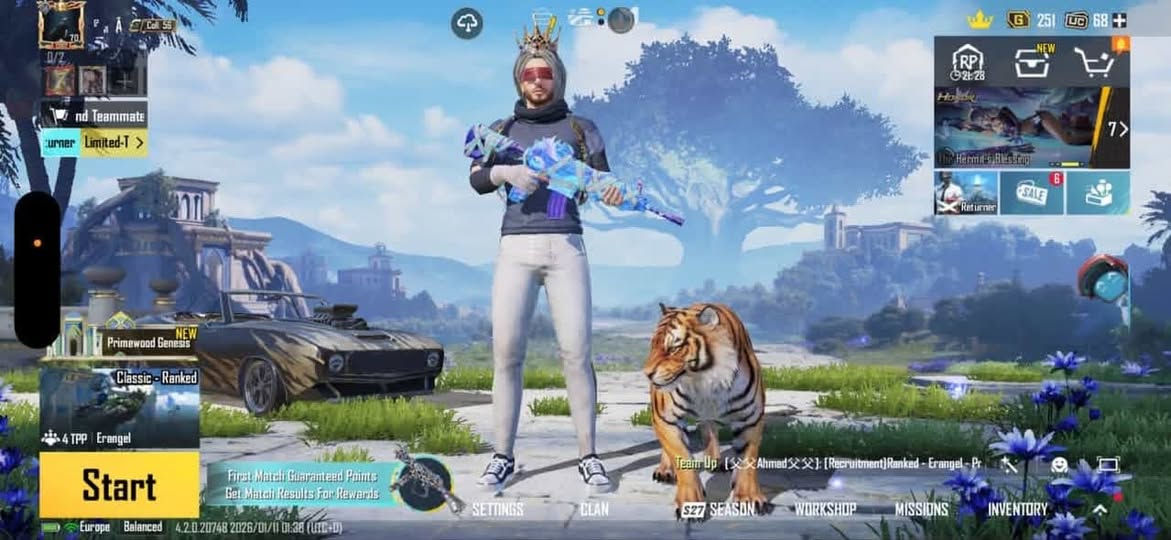Open the Royale Pass RP icon
Screen dimensions: 1171x540
point(967,62)
